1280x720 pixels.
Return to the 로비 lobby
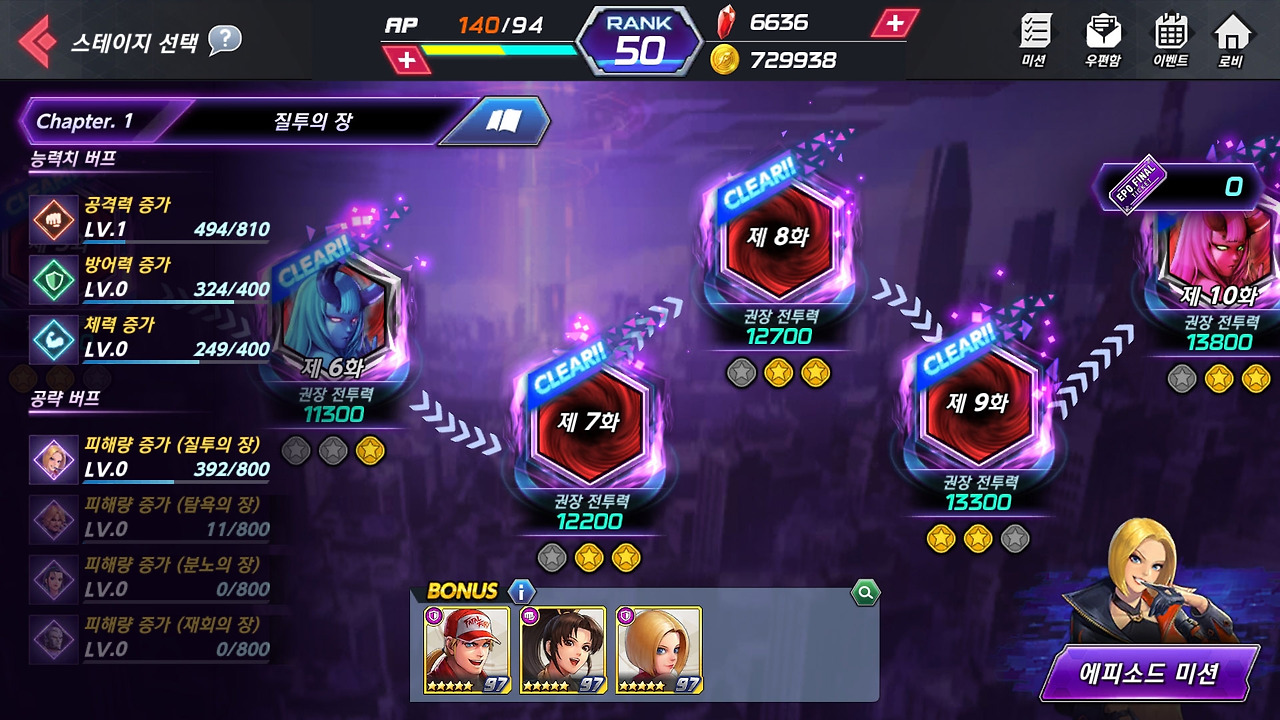(x=1231, y=40)
